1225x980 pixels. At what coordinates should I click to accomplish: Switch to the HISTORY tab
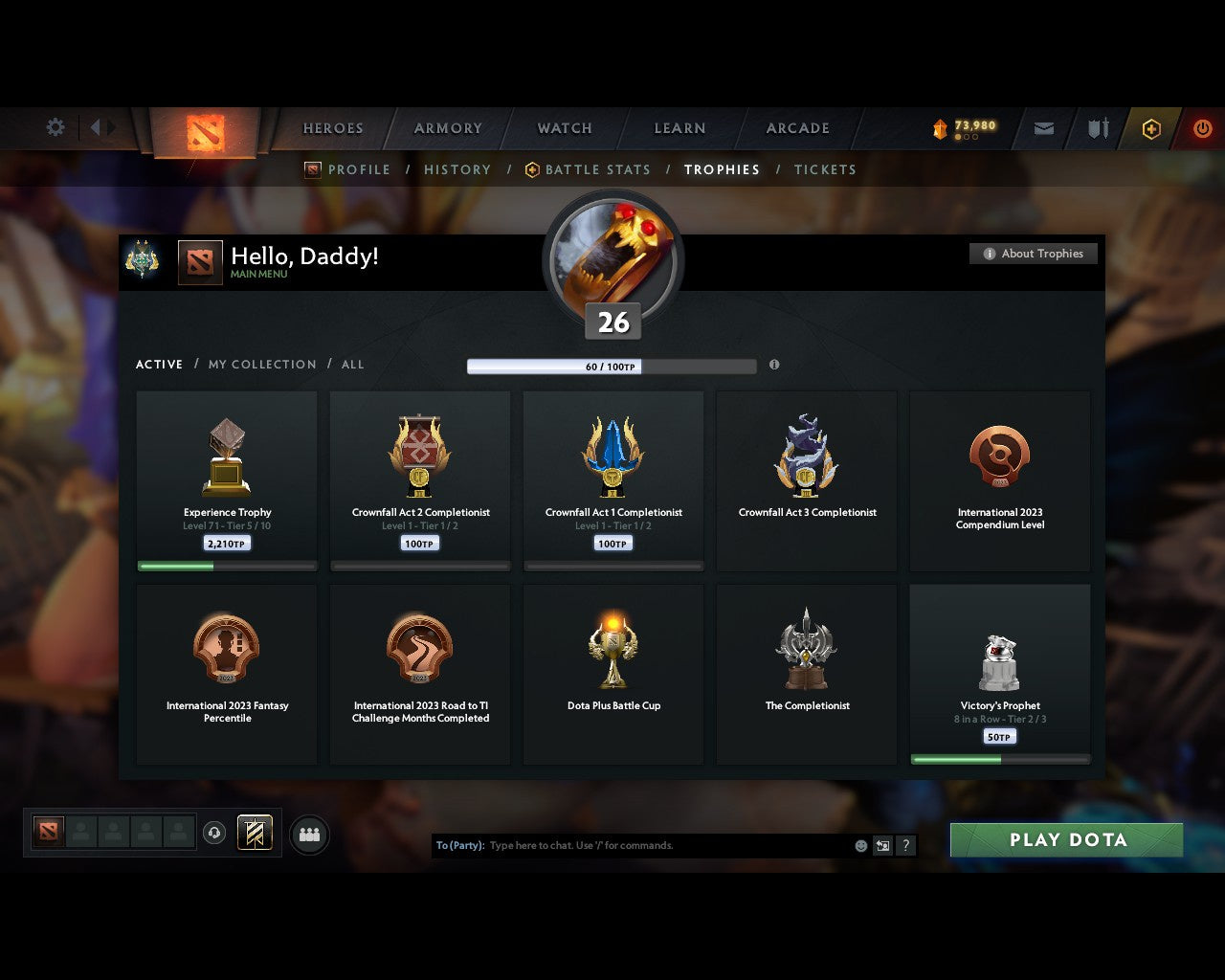[457, 169]
